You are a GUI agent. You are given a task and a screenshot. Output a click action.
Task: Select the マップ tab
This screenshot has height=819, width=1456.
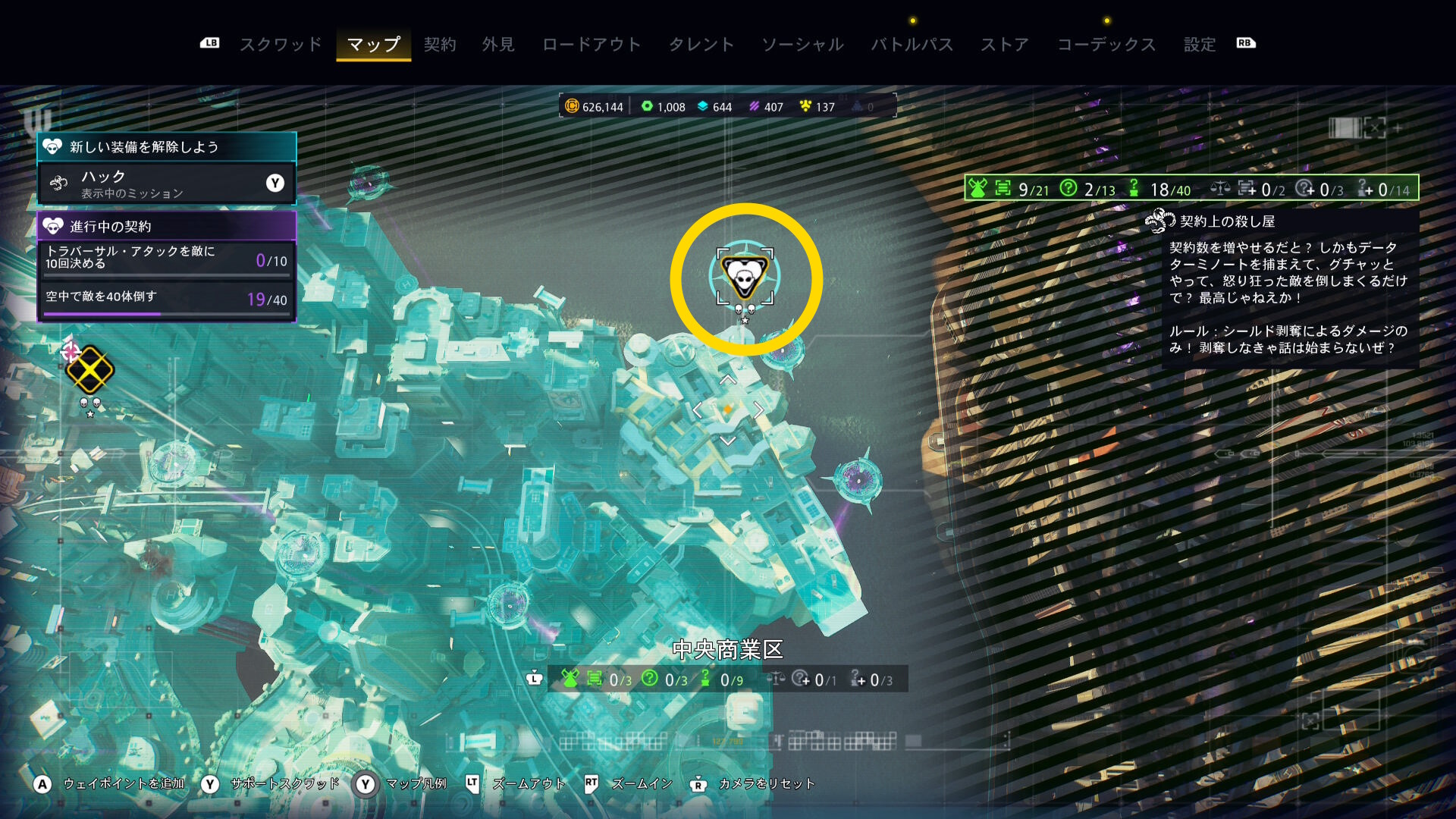(x=373, y=45)
